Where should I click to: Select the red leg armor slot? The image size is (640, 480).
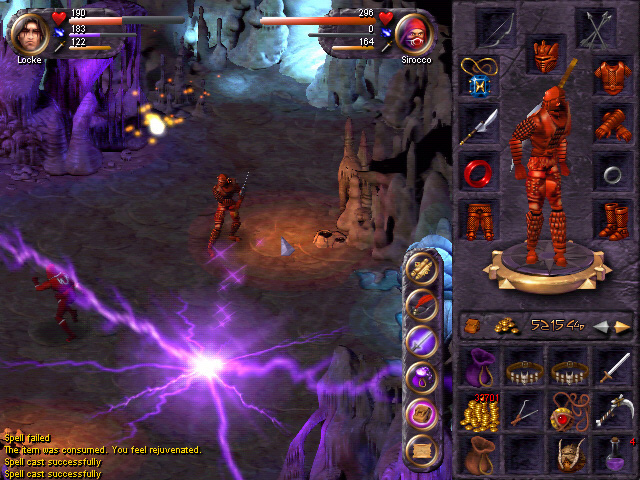coord(479,219)
